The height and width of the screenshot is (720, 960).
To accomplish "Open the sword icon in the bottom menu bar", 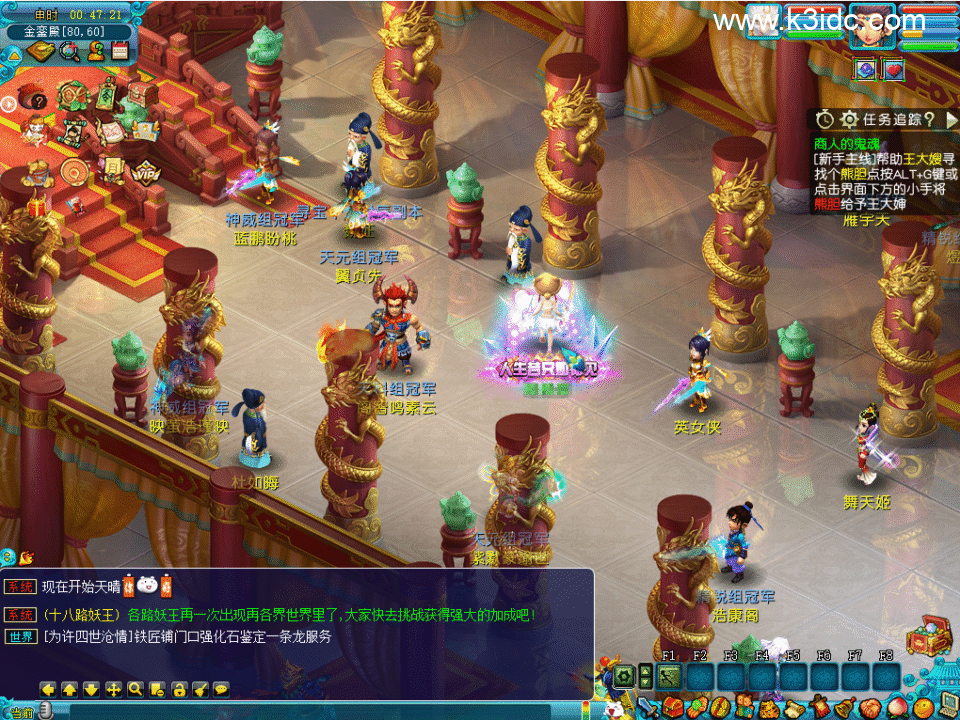I will click(x=648, y=708).
